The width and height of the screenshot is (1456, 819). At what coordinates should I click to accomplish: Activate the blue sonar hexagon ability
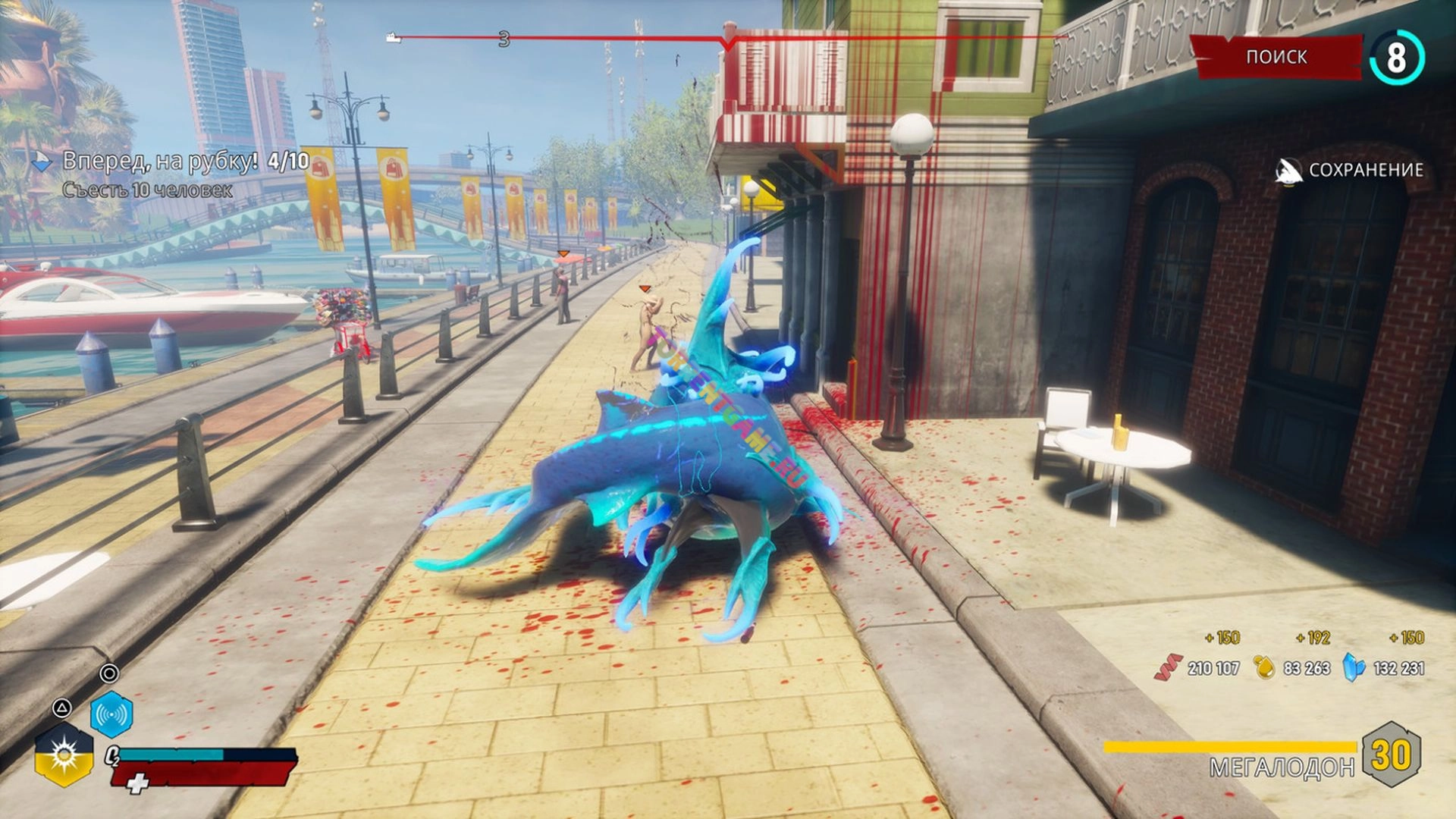[x=111, y=714]
